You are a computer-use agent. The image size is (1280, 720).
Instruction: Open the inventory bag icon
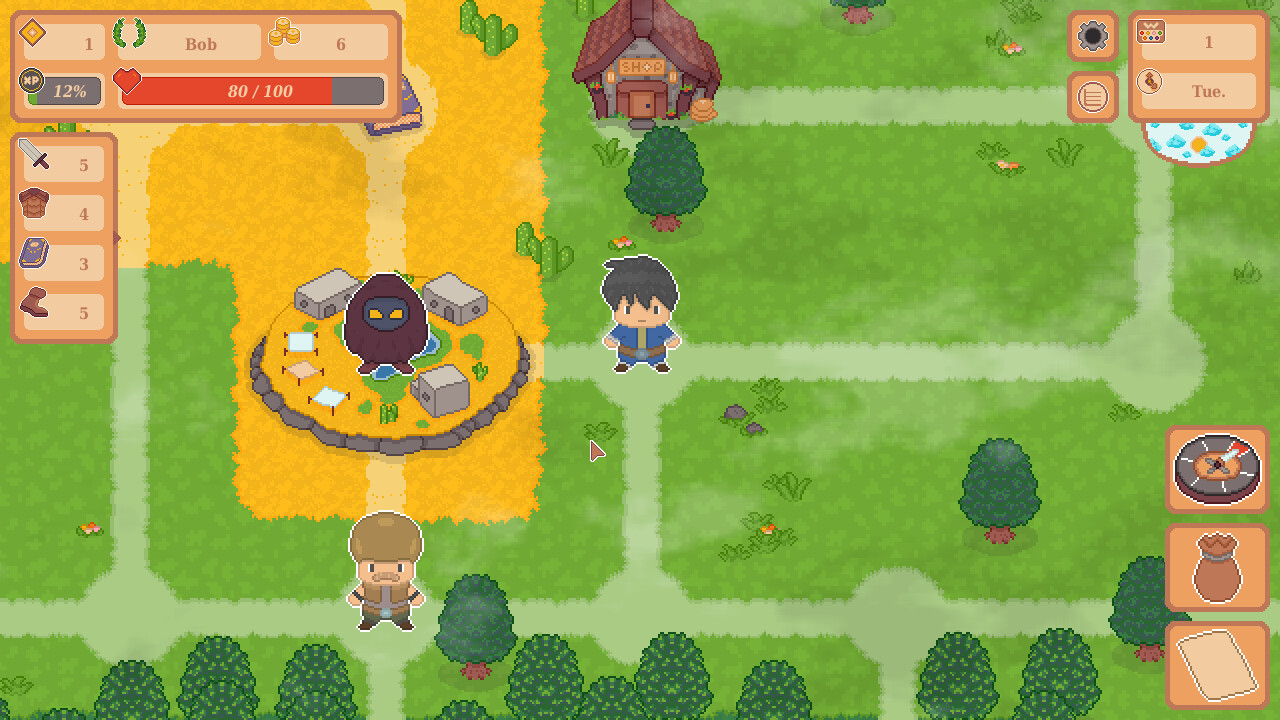(1217, 567)
